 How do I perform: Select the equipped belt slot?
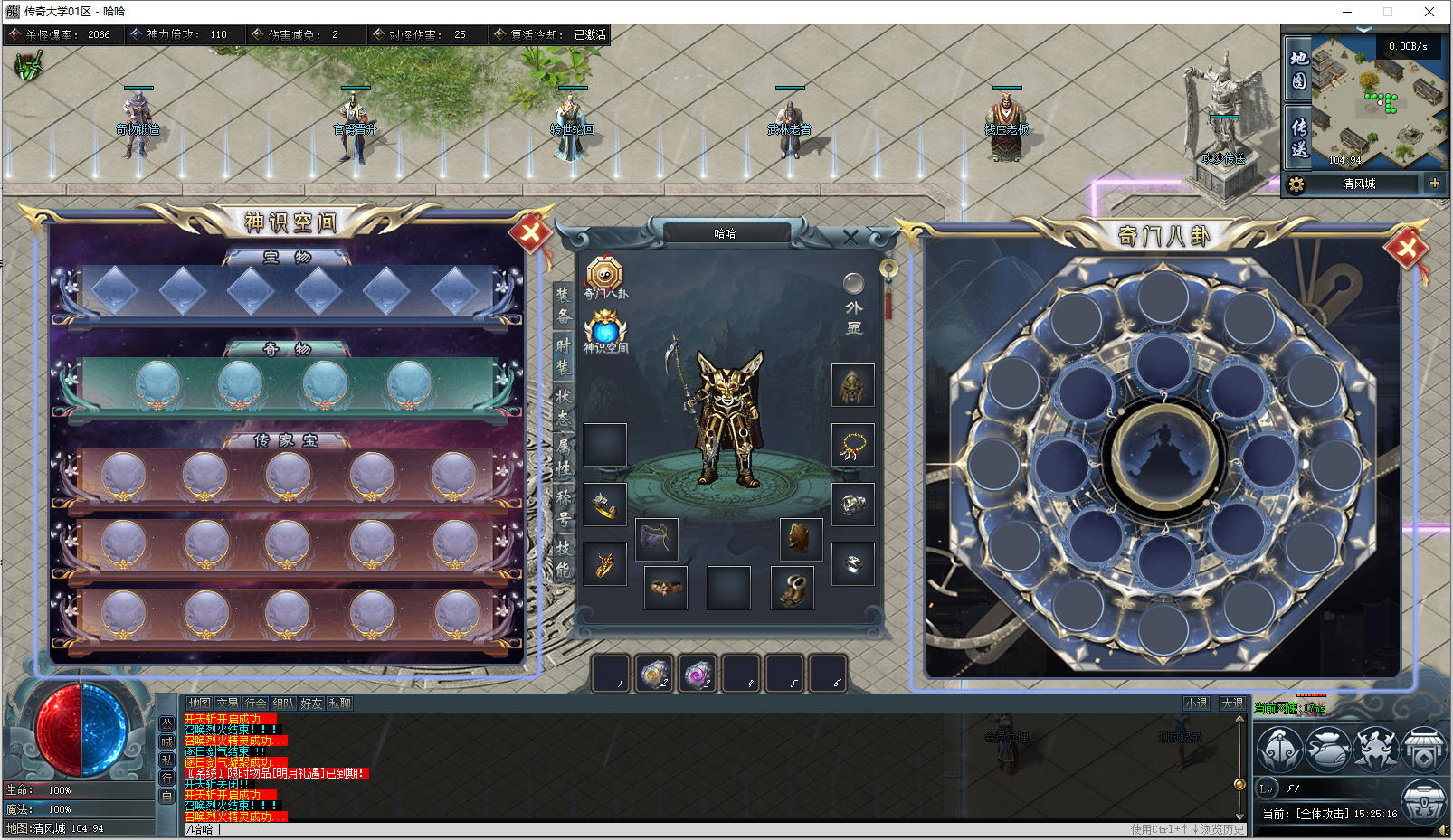pyautogui.click(x=666, y=588)
